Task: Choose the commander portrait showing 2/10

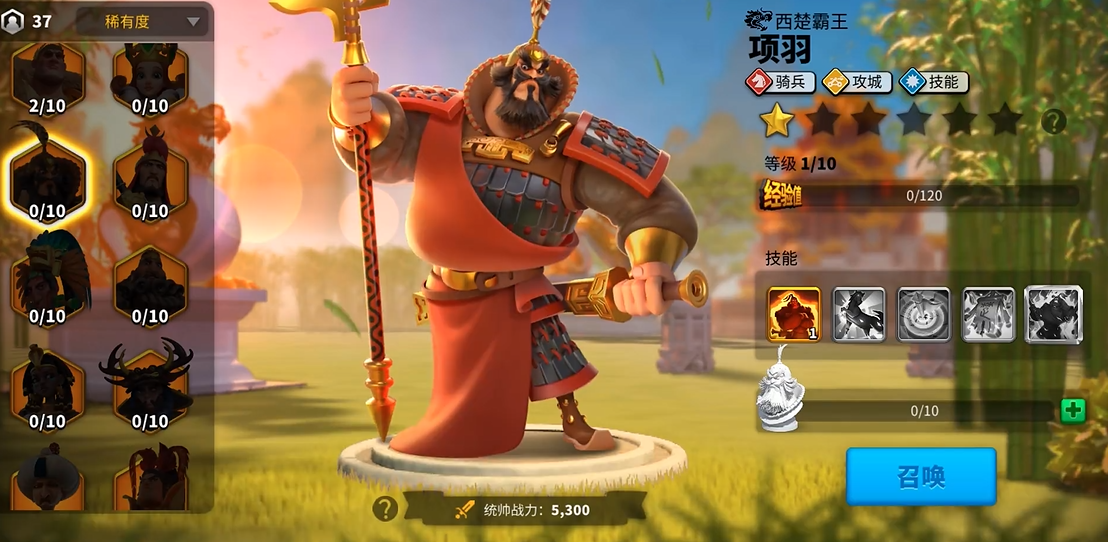Action: (x=47, y=77)
